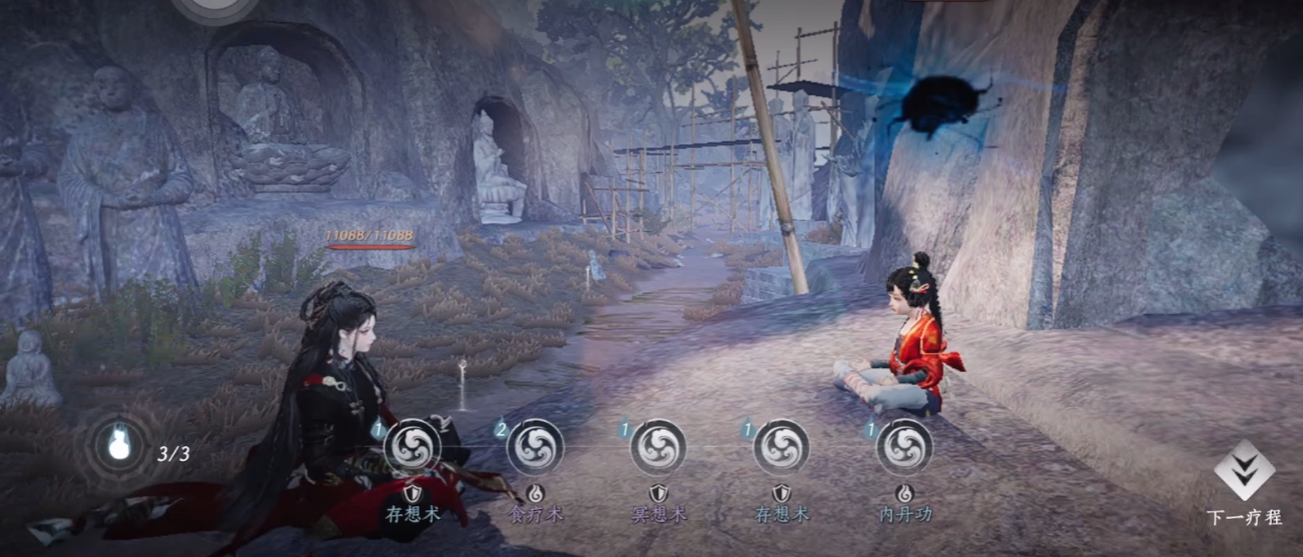Select the 食疗术 skill card
This screenshot has width=1303, height=557.
point(535,448)
